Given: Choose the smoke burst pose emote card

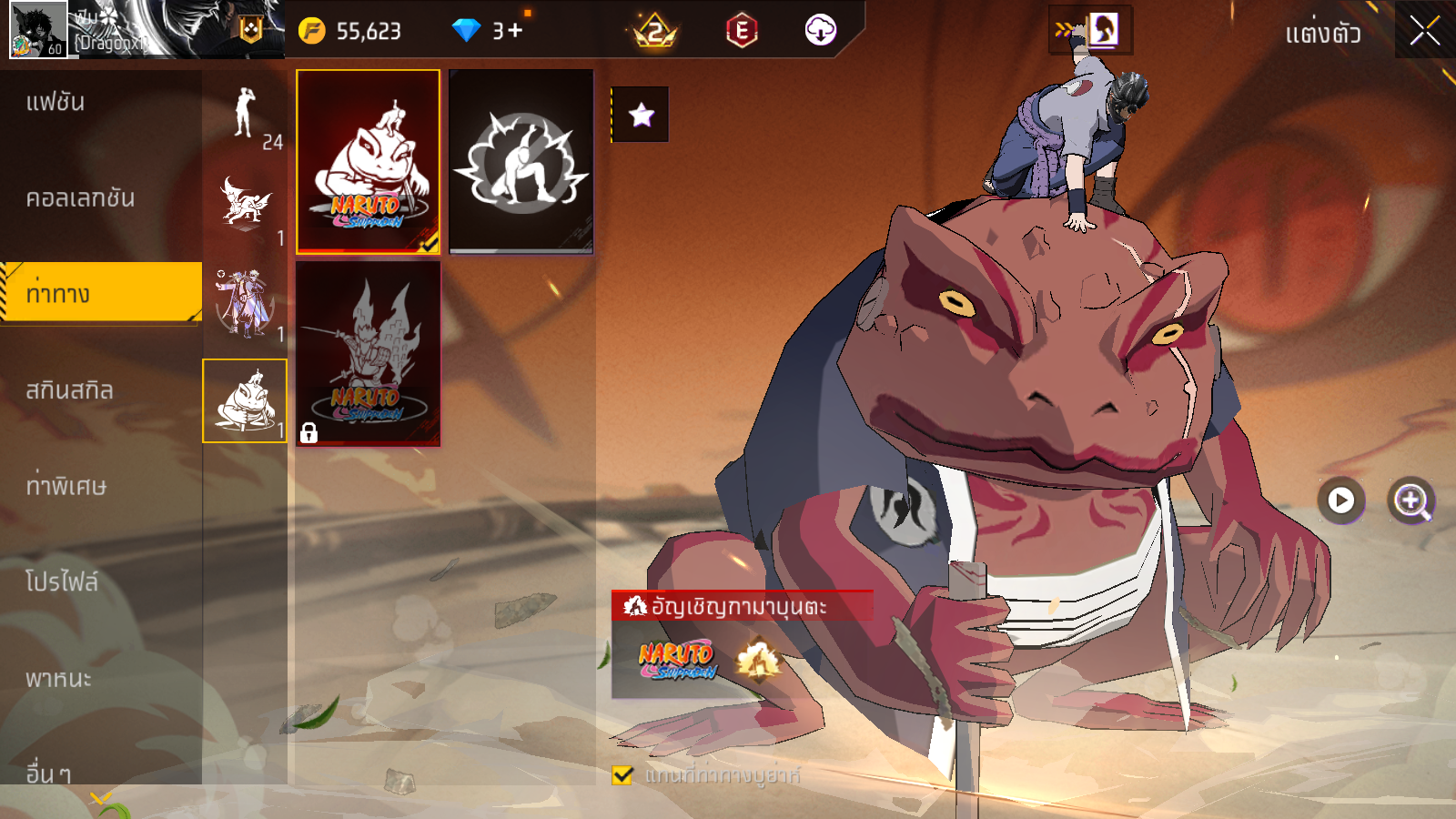Looking at the screenshot, I should point(521,161).
